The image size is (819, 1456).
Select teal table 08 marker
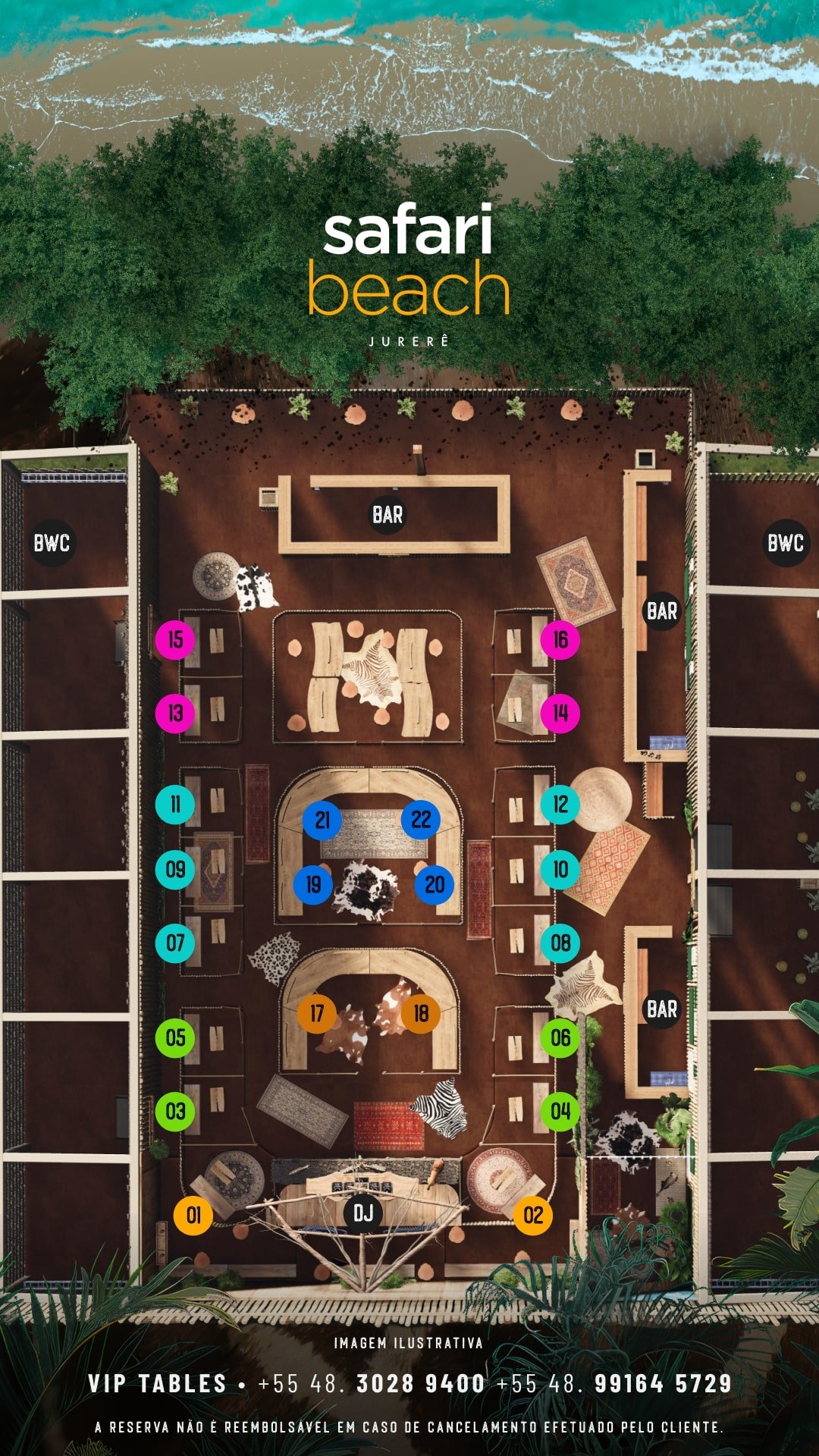coord(560,943)
